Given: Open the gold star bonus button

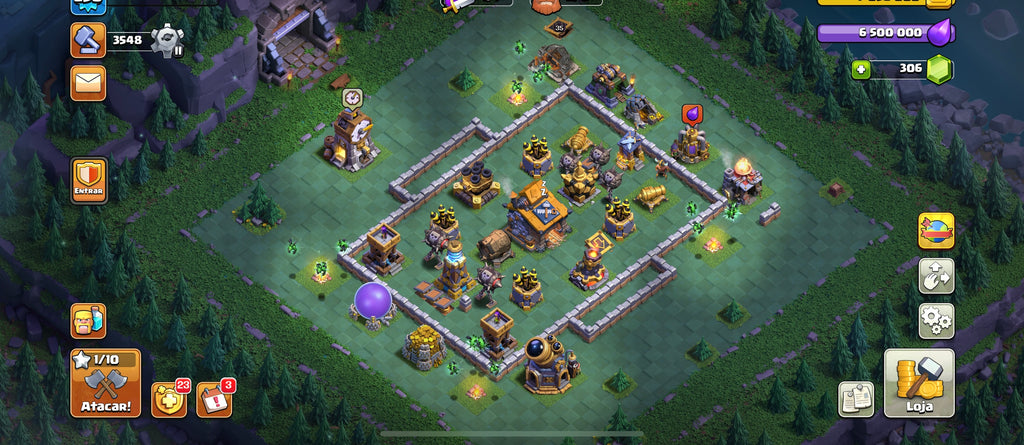Looking at the screenshot, I should click(169, 399).
